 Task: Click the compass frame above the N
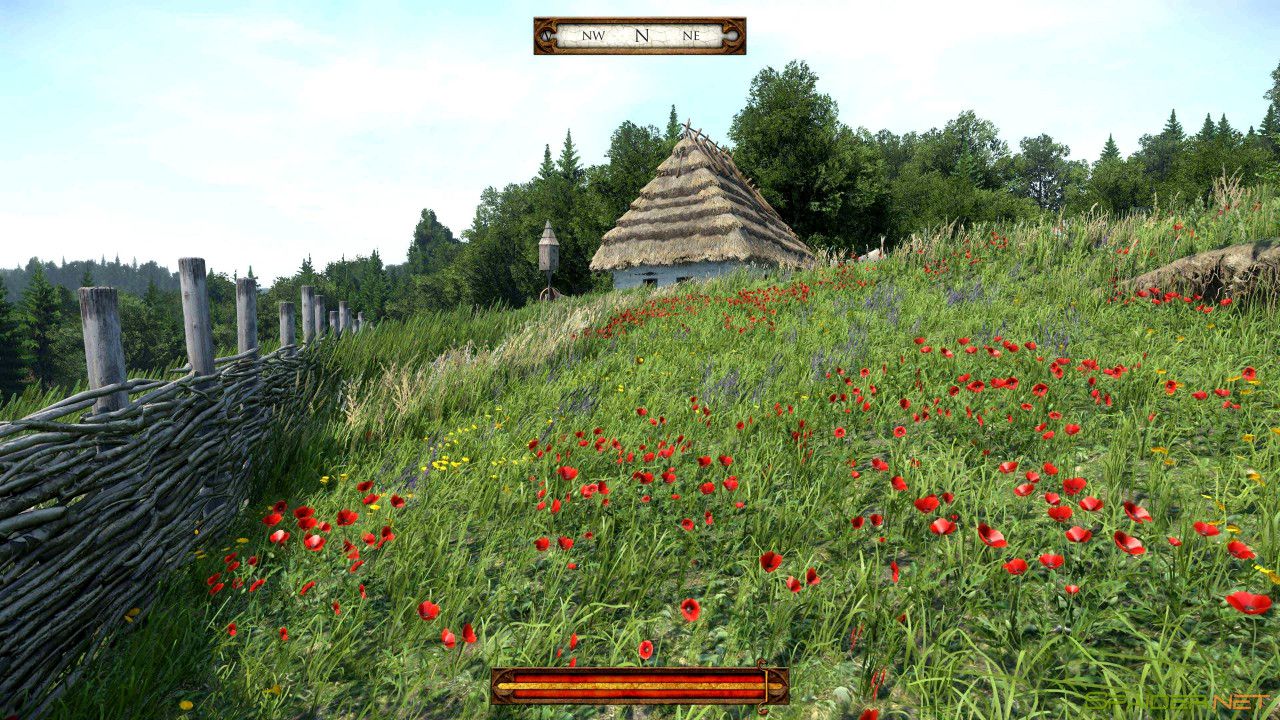643,20
